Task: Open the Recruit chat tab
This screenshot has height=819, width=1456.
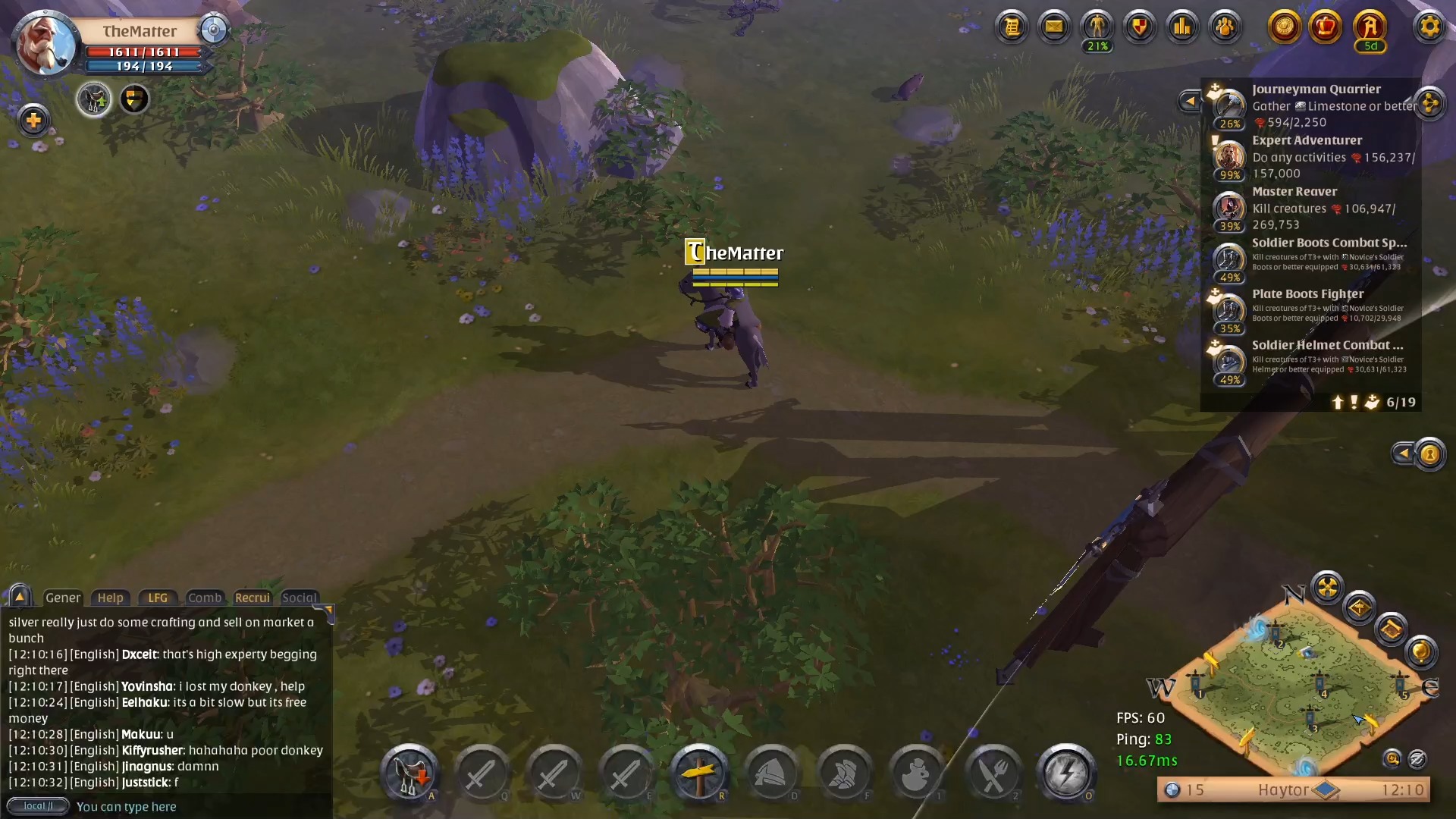Action: 253,598
